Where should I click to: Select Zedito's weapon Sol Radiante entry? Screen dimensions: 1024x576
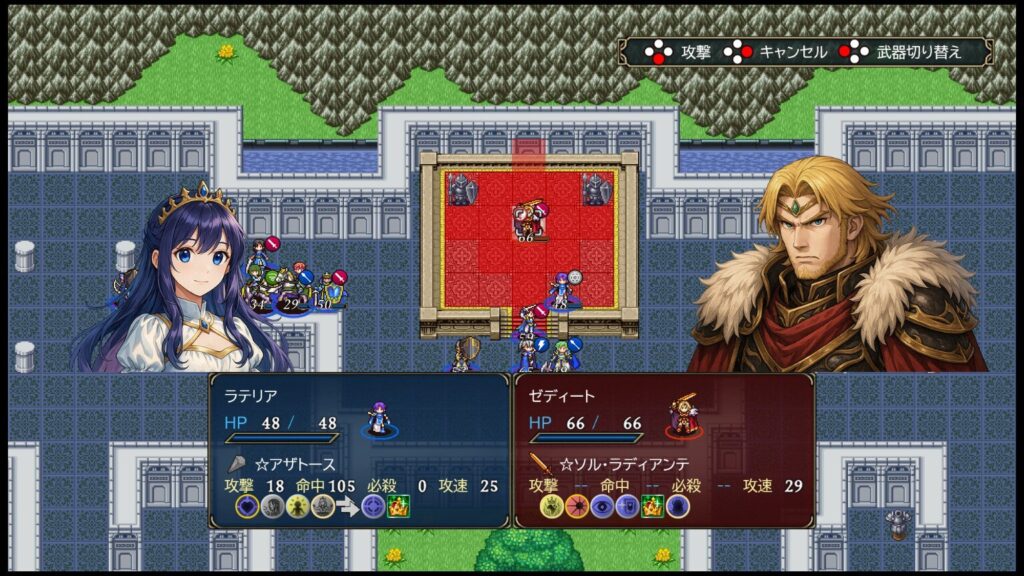click(613, 464)
